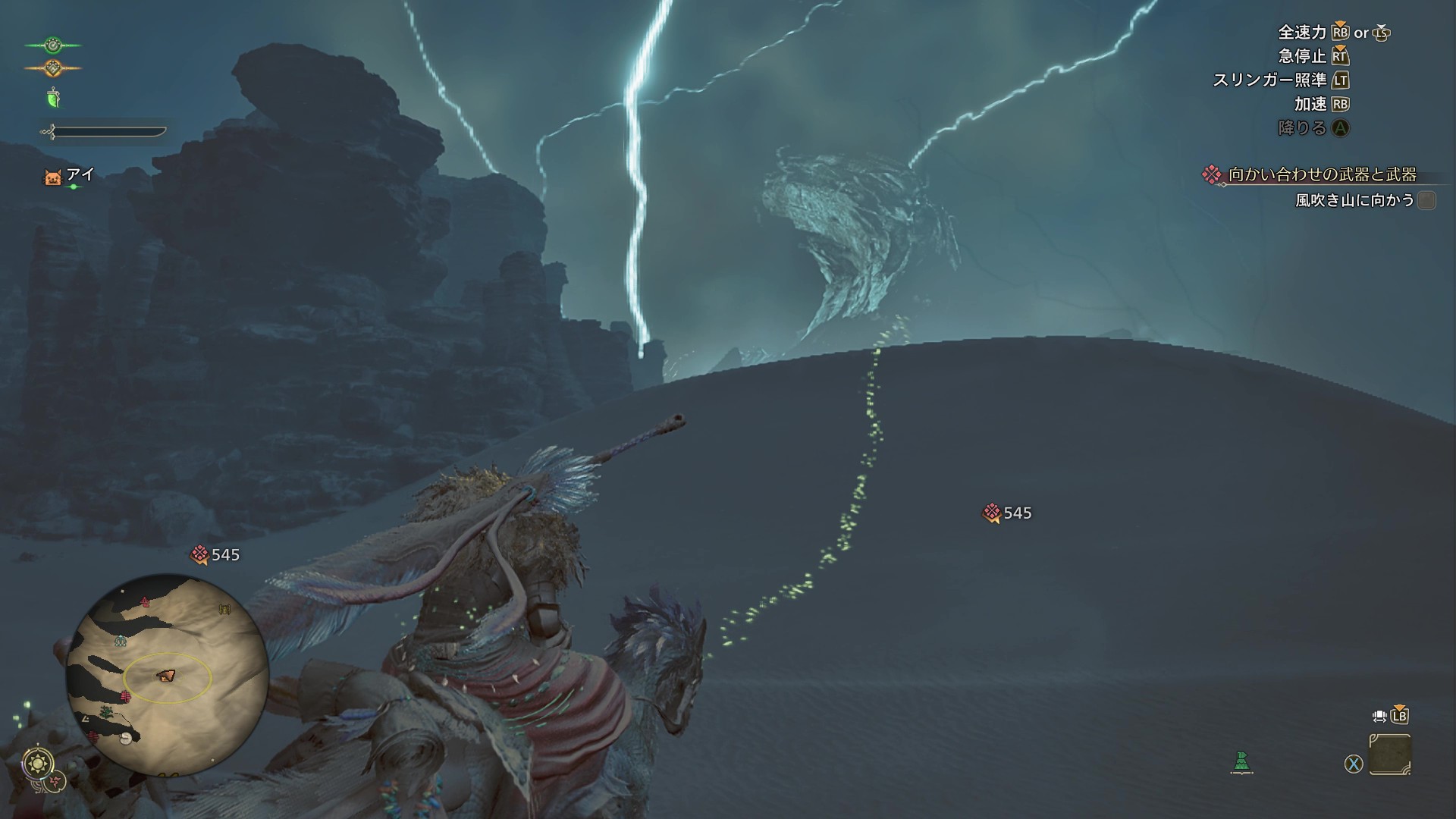Select the quest title 向かい合わせの武器と武器
1456x819 pixels.
coord(1322,175)
